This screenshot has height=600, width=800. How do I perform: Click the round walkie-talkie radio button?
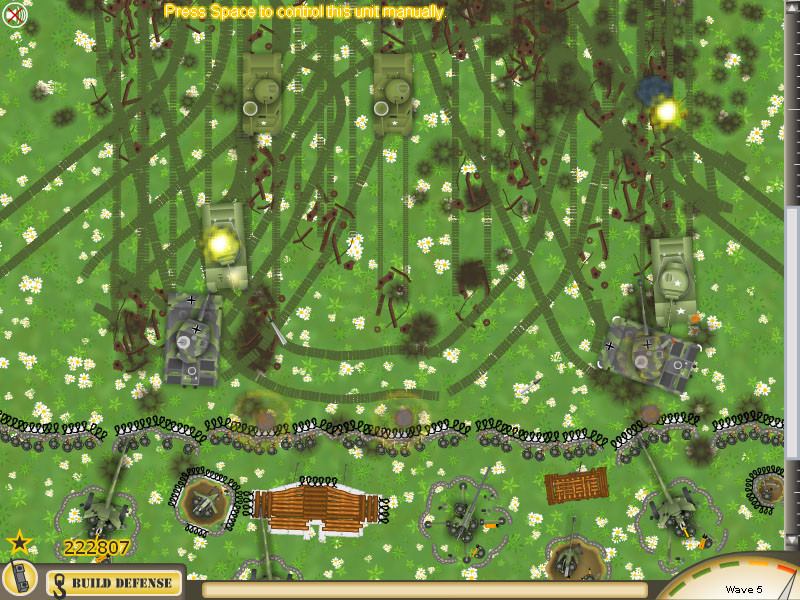(x=19, y=580)
